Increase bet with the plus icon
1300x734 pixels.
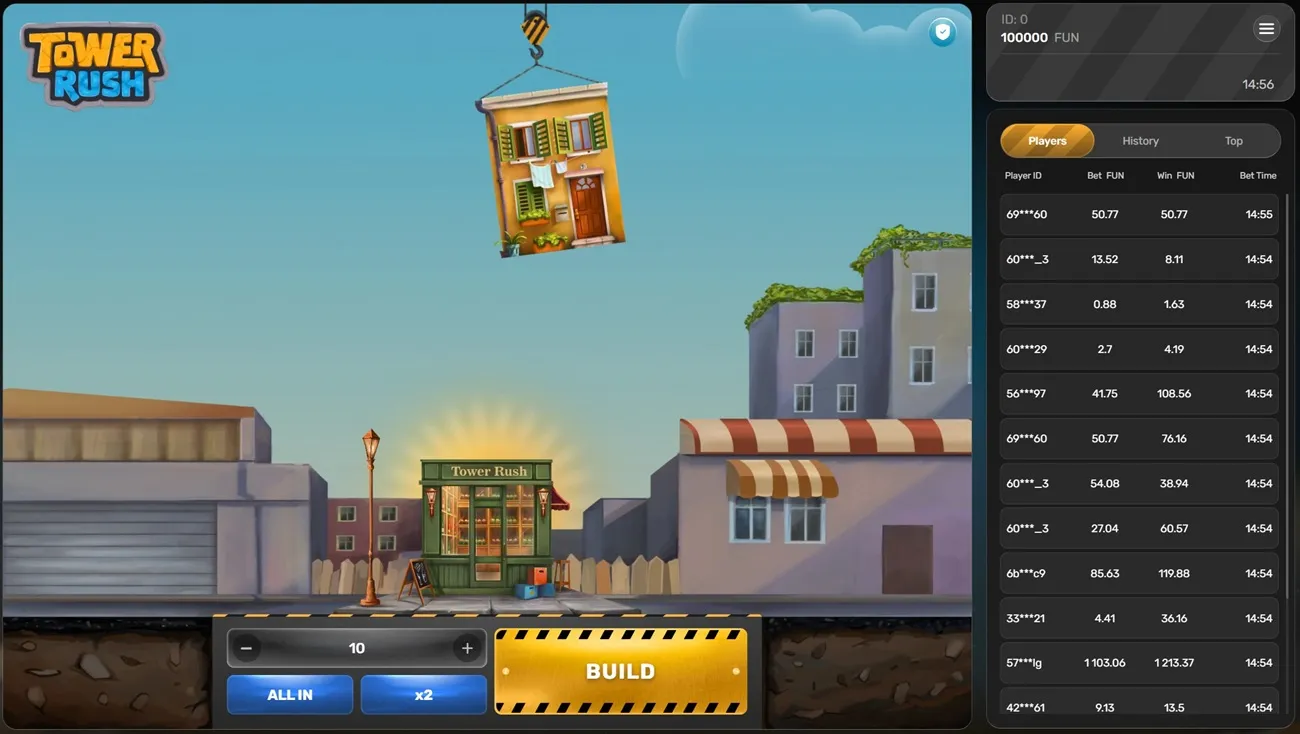tap(466, 647)
